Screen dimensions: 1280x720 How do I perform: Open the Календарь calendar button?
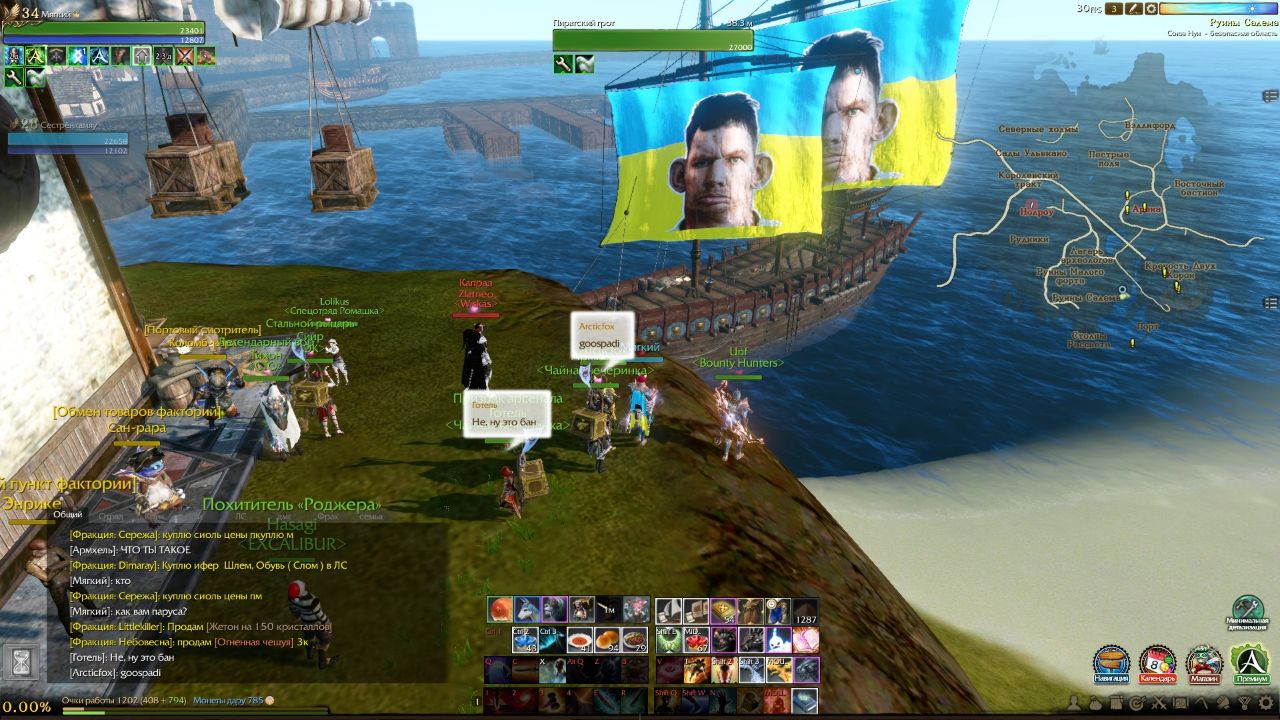1157,662
